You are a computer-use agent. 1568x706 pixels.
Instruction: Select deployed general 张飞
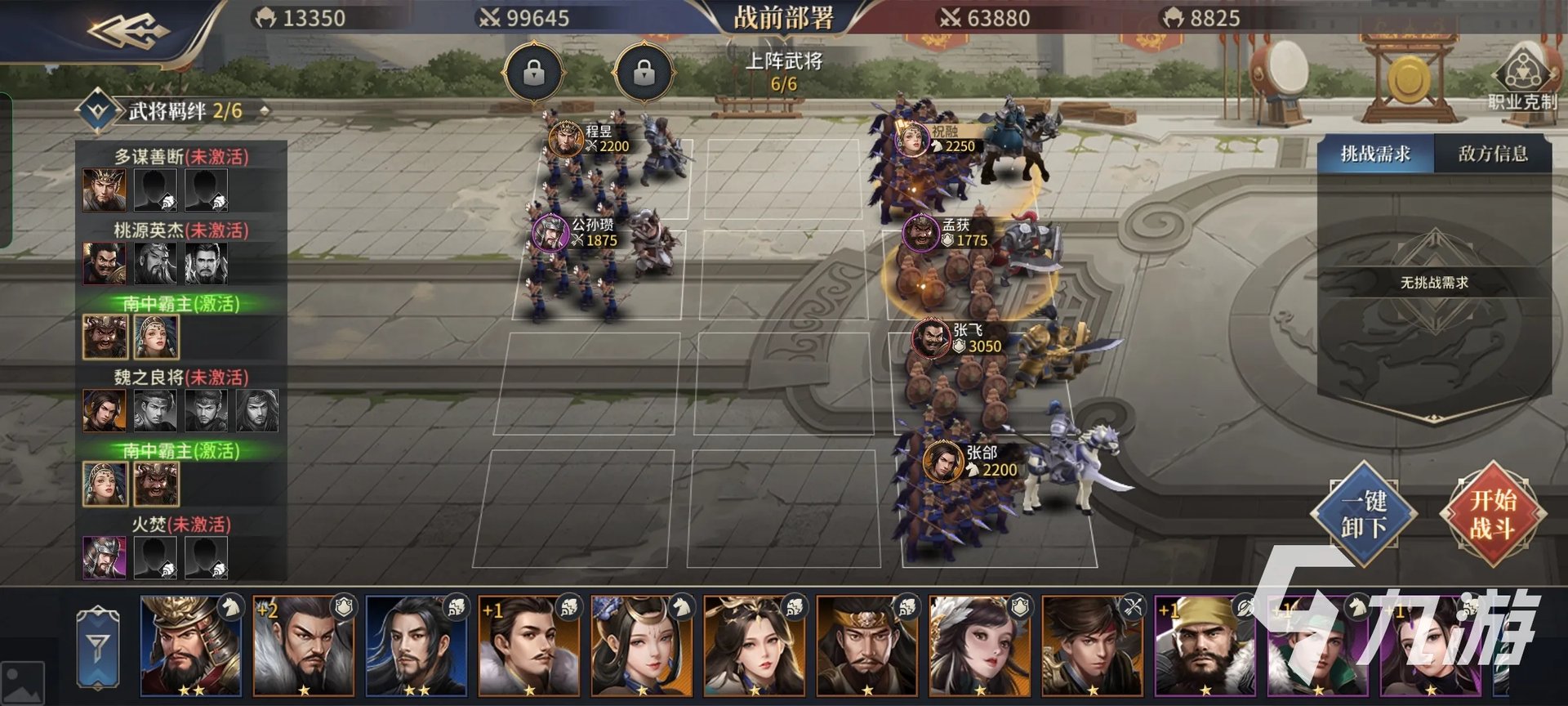(x=932, y=337)
